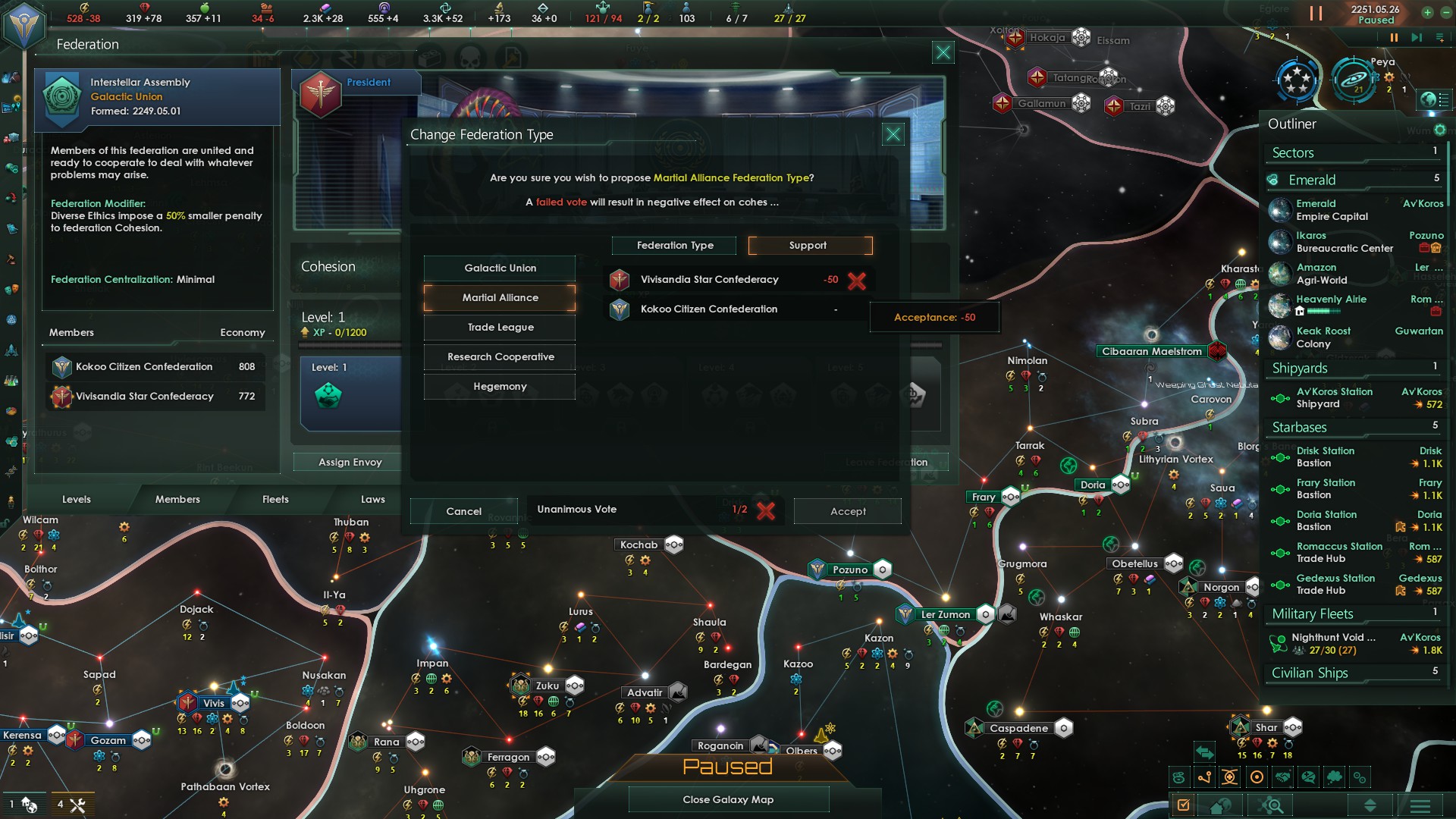Click the Close Galaxy Map button
The image size is (1456, 819).
click(728, 799)
